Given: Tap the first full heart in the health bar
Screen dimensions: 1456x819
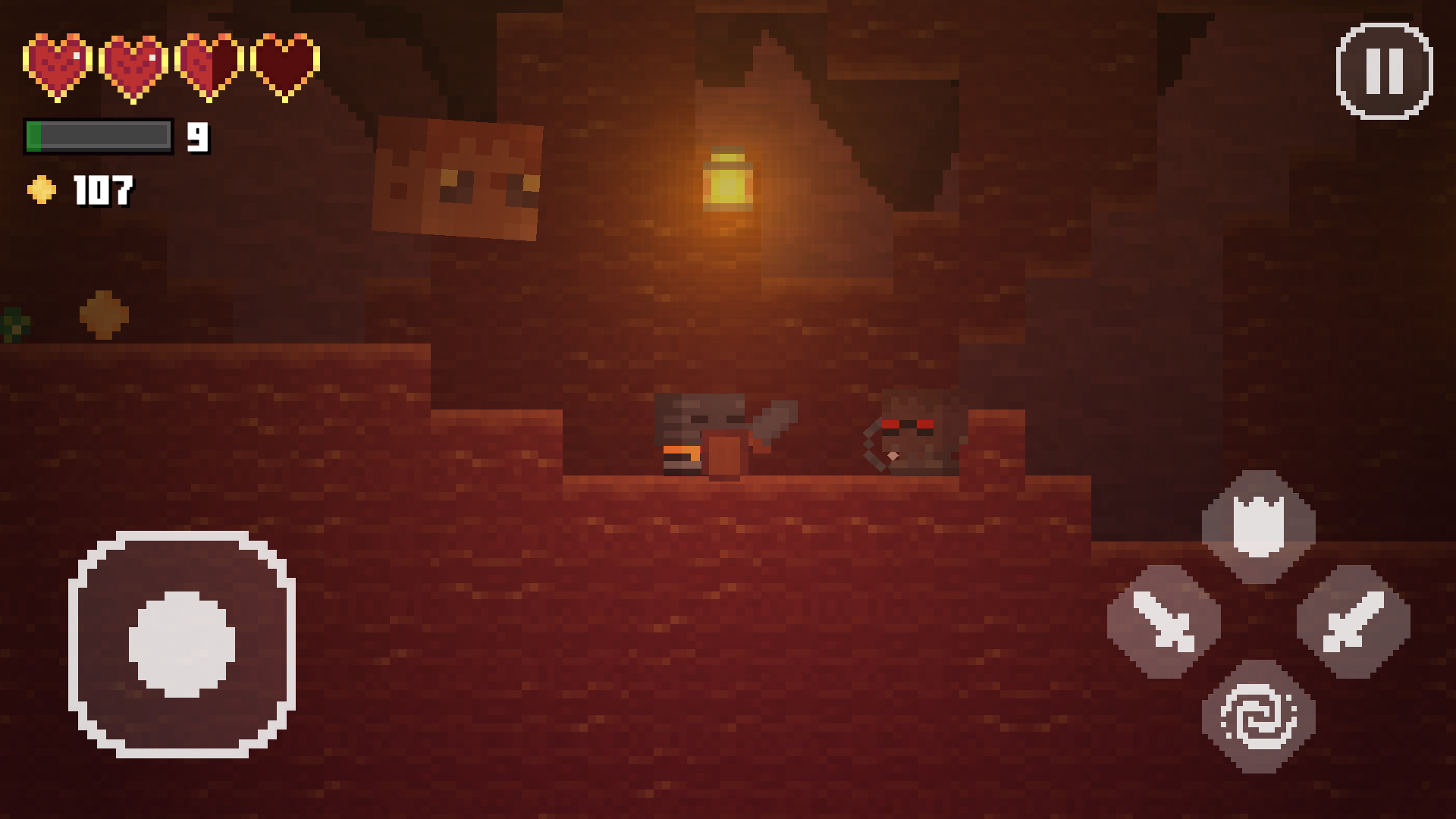Looking at the screenshot, I should [x=57, y=64].
